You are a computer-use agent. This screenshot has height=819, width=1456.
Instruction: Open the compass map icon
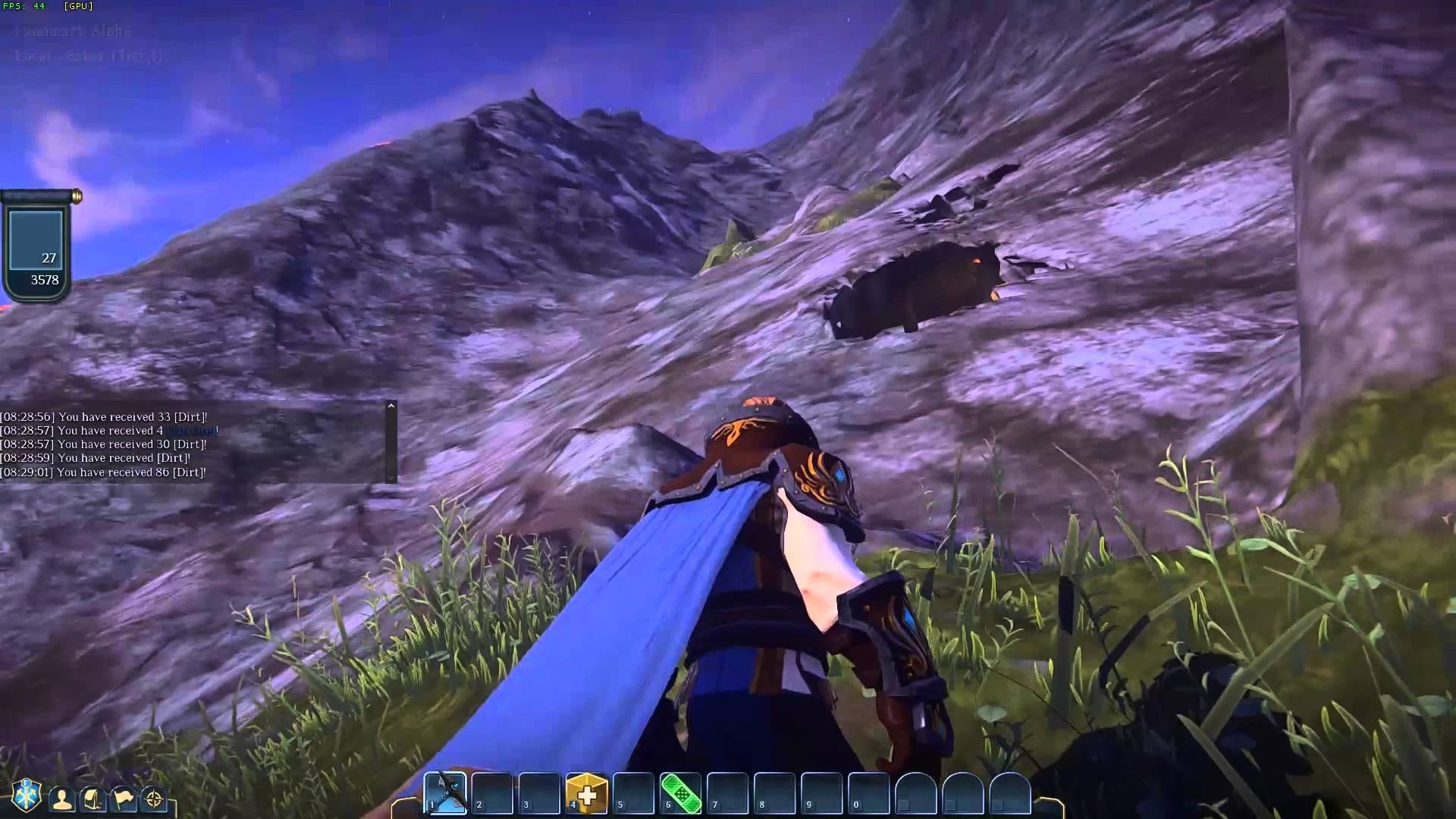154,799
